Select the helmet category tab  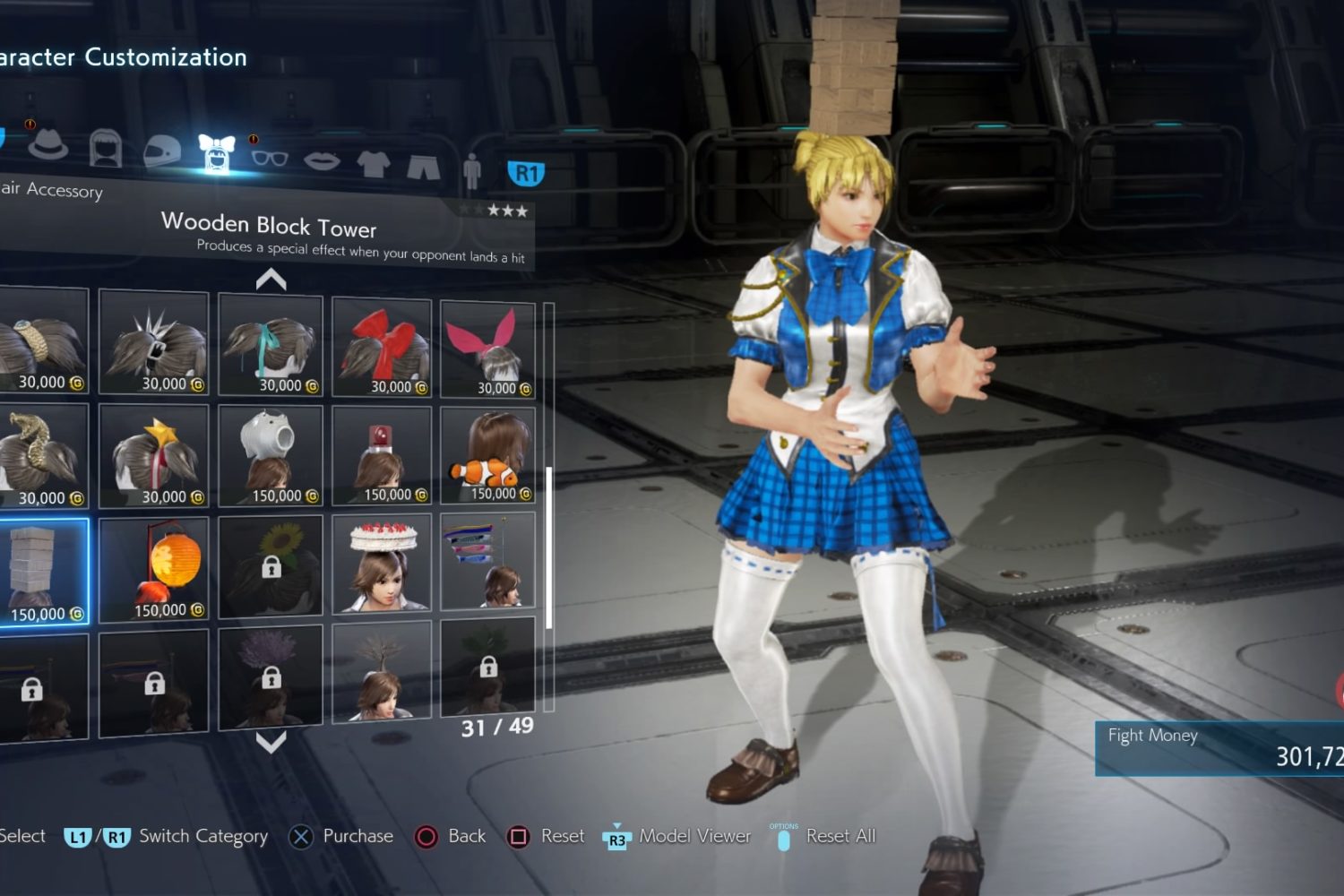pyautogui.click(x=162, y=152)
